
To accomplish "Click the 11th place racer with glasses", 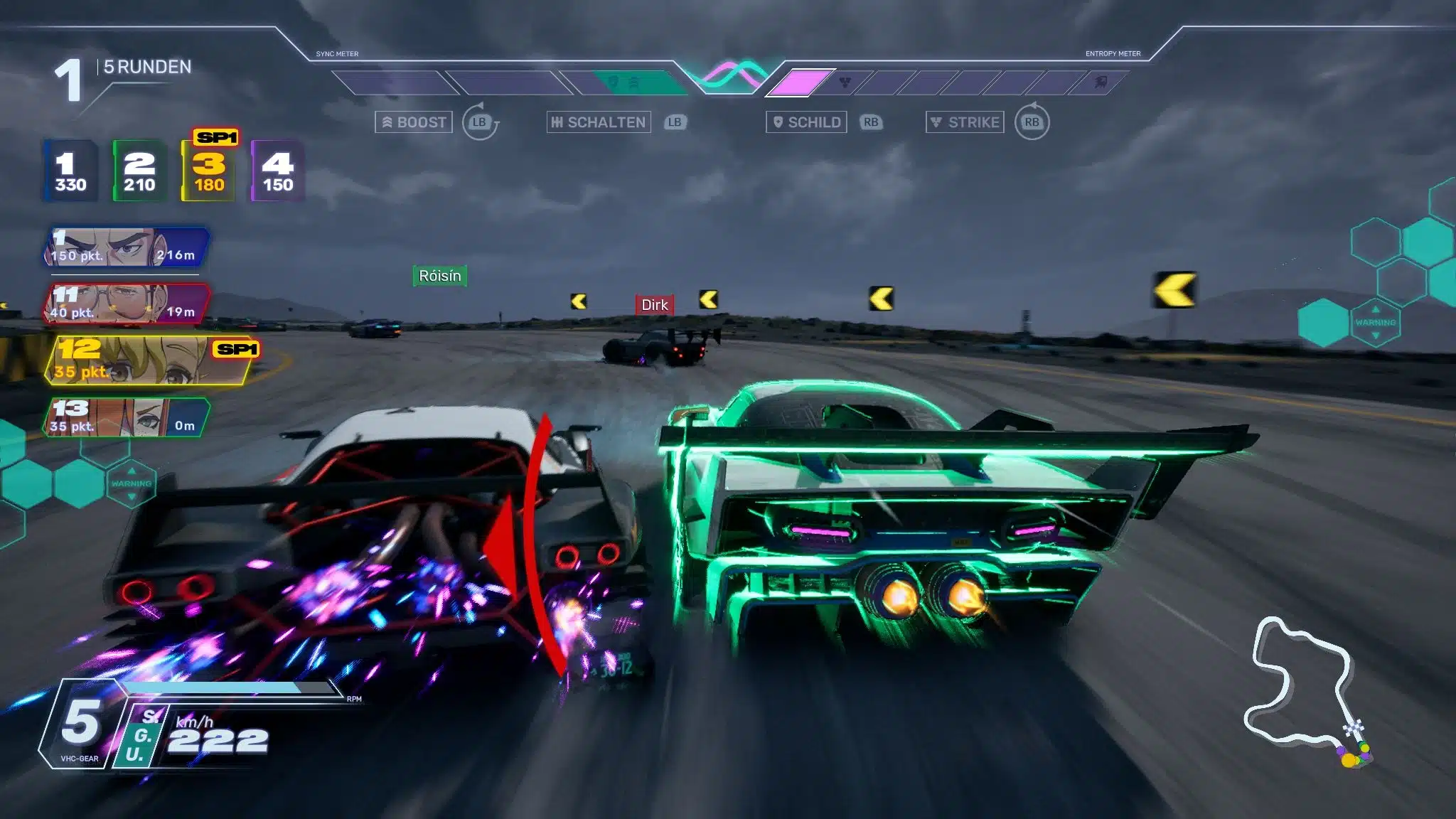I will click(127, 304).
